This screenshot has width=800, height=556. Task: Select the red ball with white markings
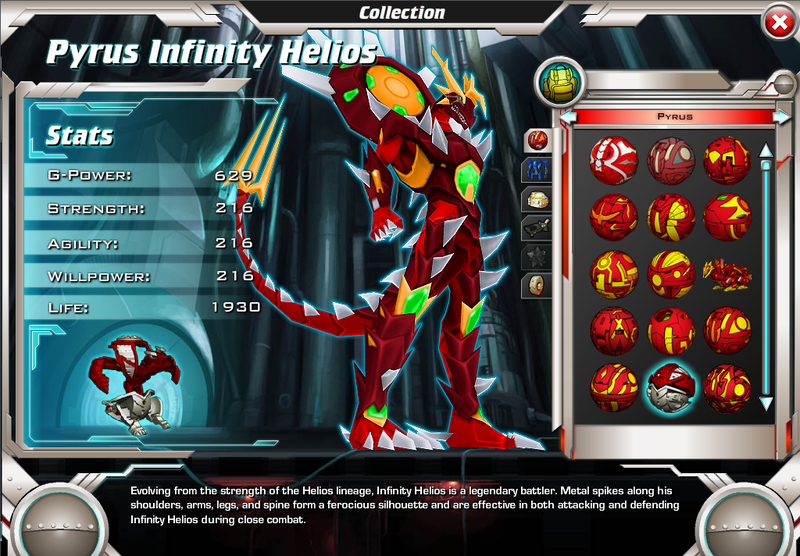coord(613,157)
